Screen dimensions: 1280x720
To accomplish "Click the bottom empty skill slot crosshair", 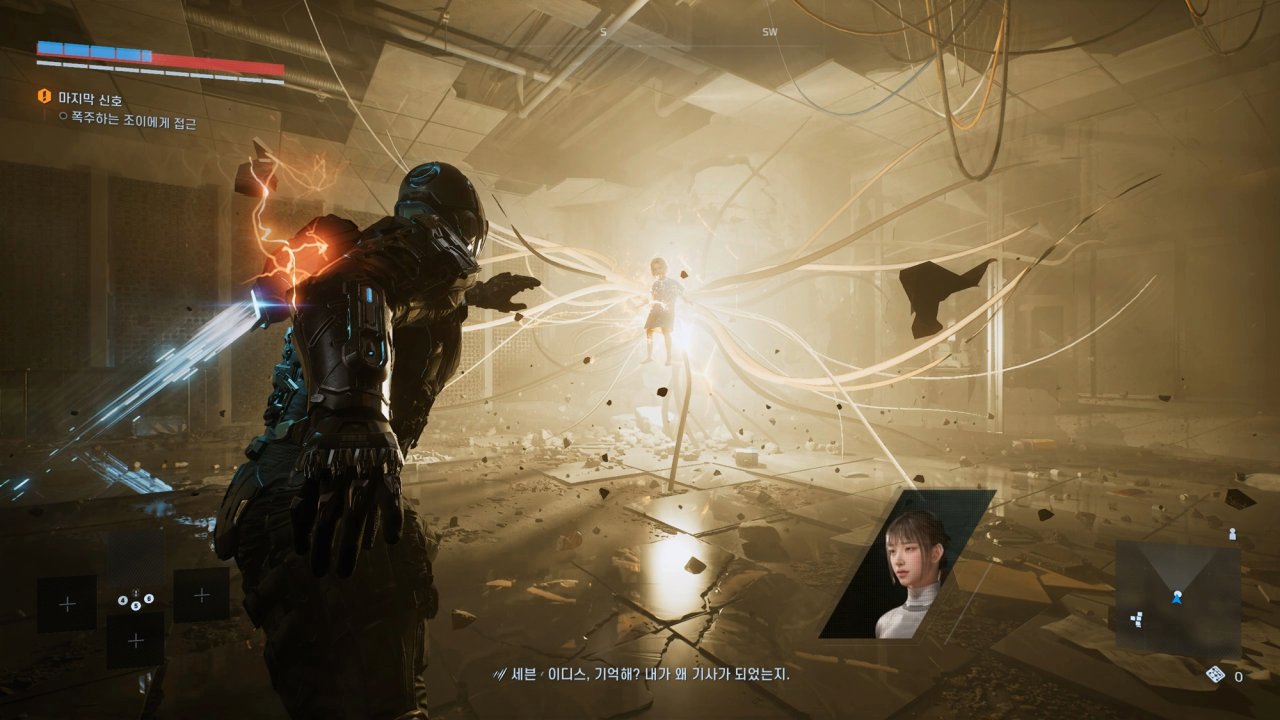I will (136, 640).
